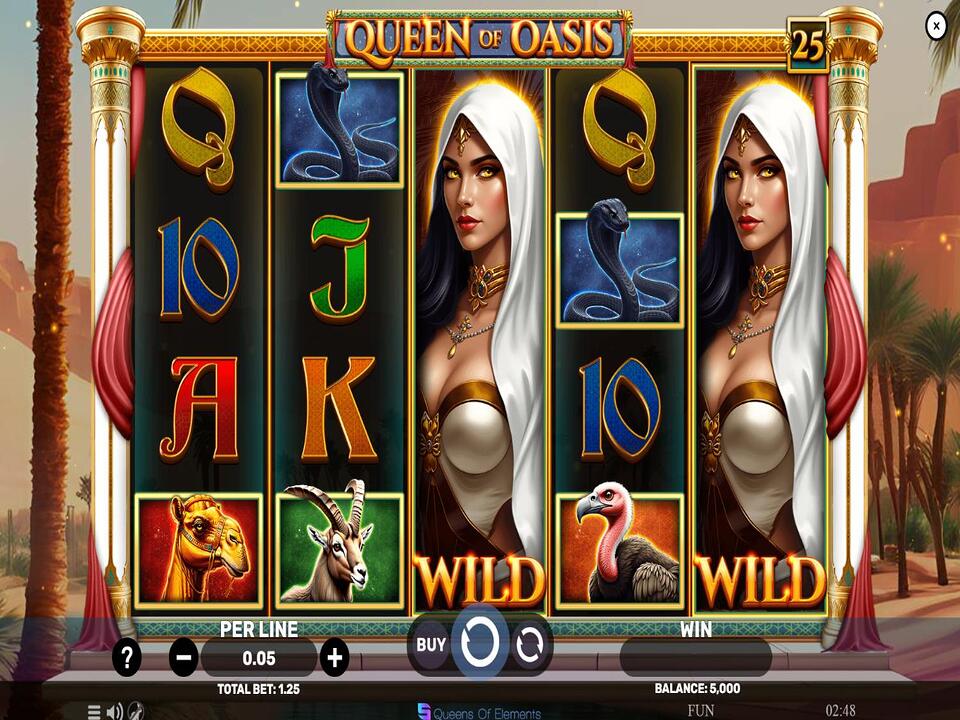Open the BUY feature menu
This screenshot has height=720, width=960.
431,645
